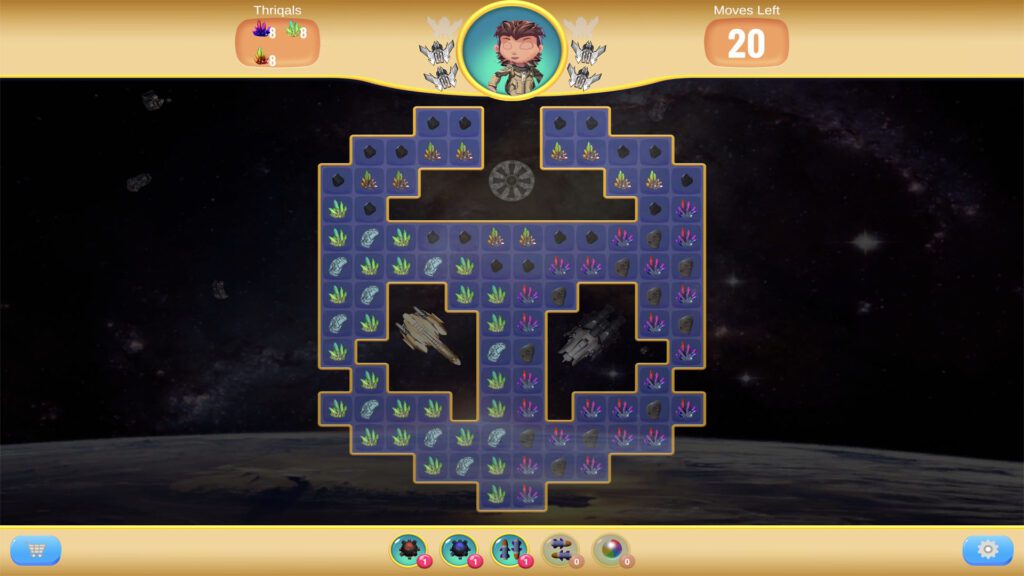Choose the twin horizontal rockets booster
Viewport: 1024px width, 576px height.
[x=560, y=549]
